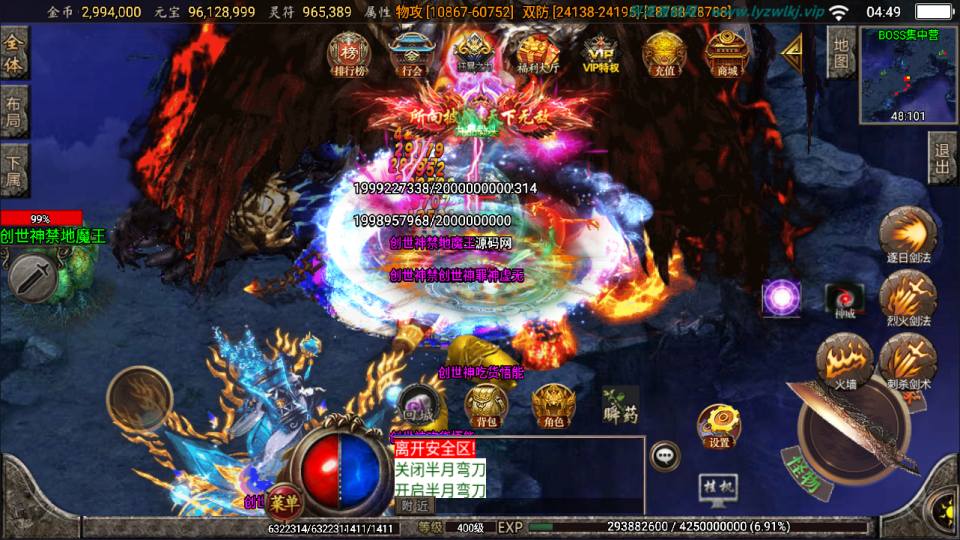The width and height of the screenshot is (960, 540).
Task: Select the 下属 subordinates button
Action: coord(15,169)
